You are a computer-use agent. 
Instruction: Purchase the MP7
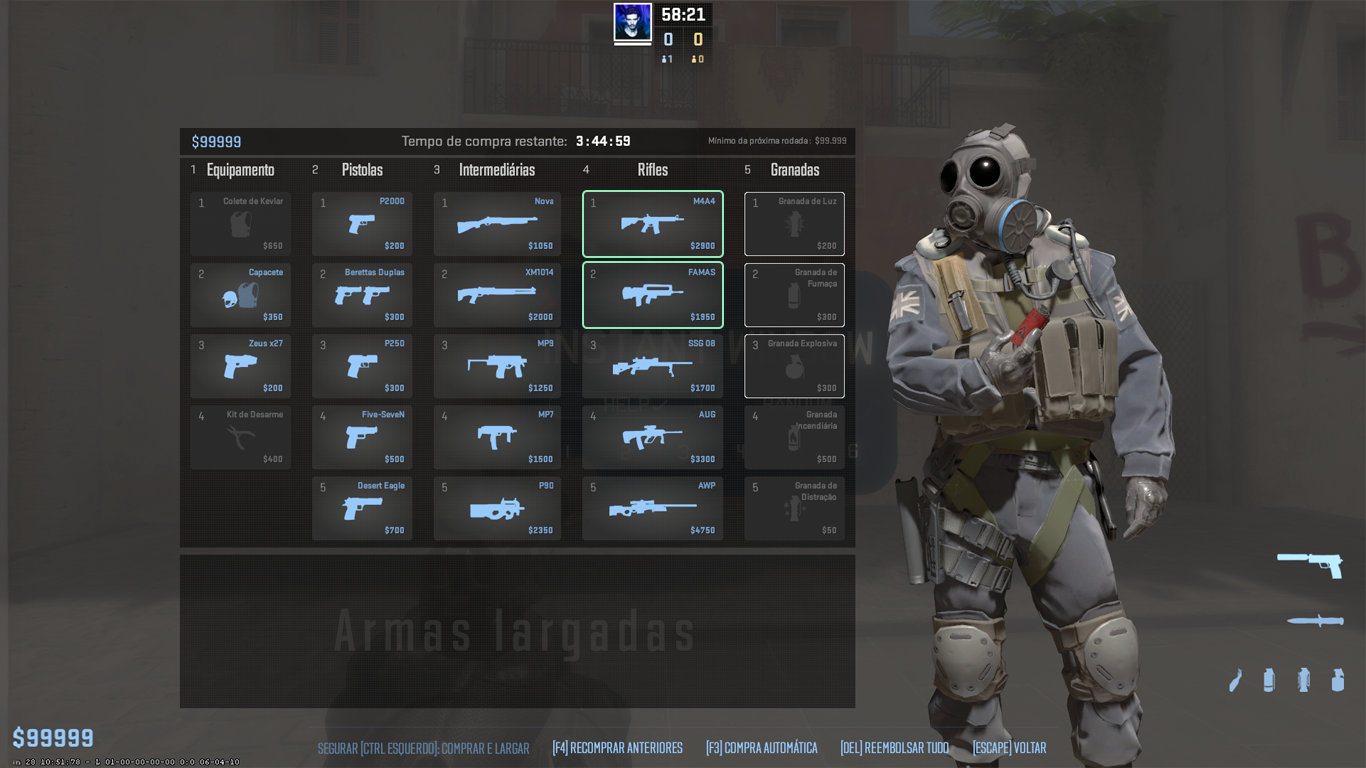coord(497,437)
